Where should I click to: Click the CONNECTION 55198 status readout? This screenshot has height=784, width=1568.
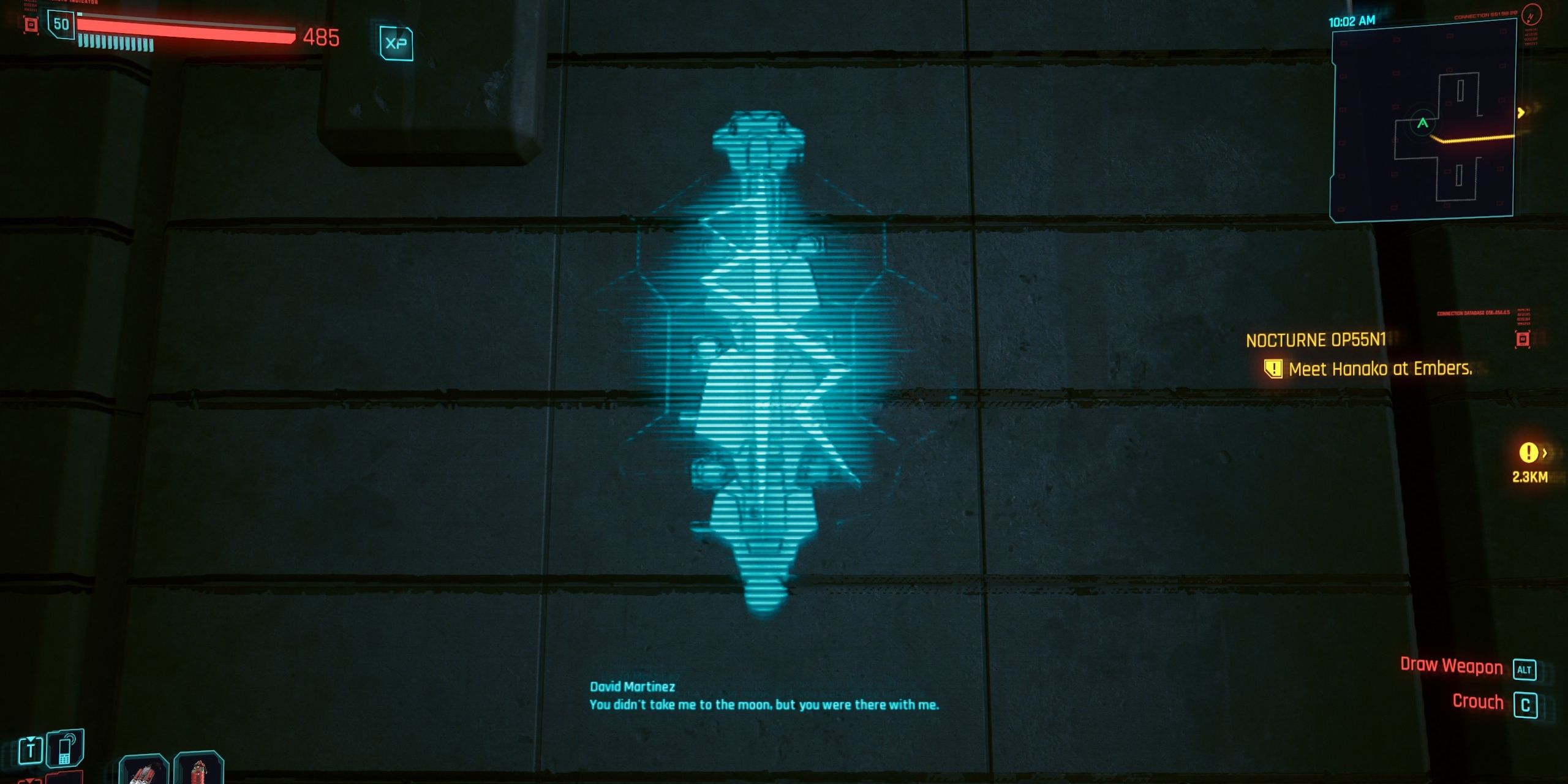(1487, 15)
